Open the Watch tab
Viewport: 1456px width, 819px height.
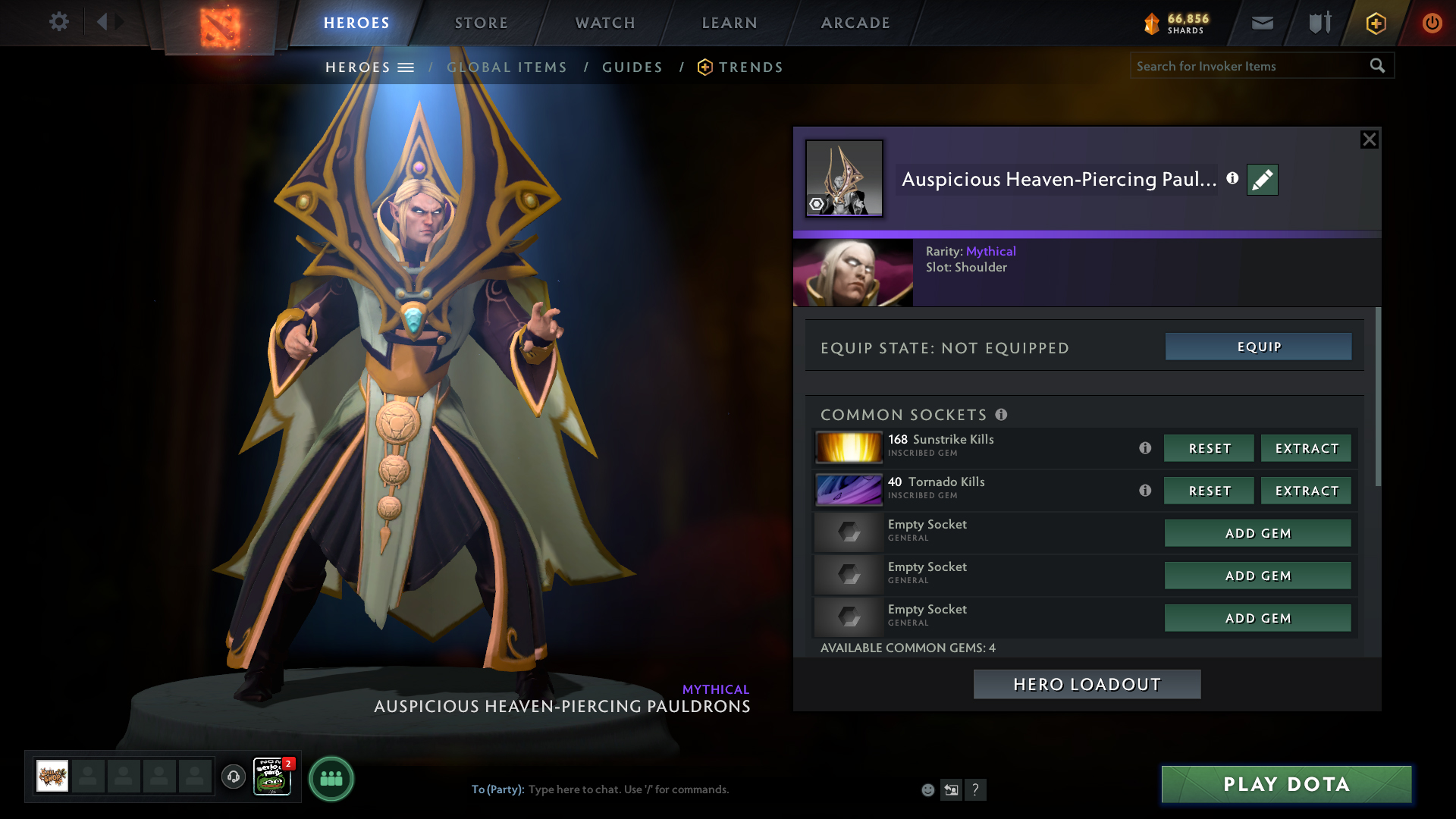pyautogui.click(x=605, y=23)
